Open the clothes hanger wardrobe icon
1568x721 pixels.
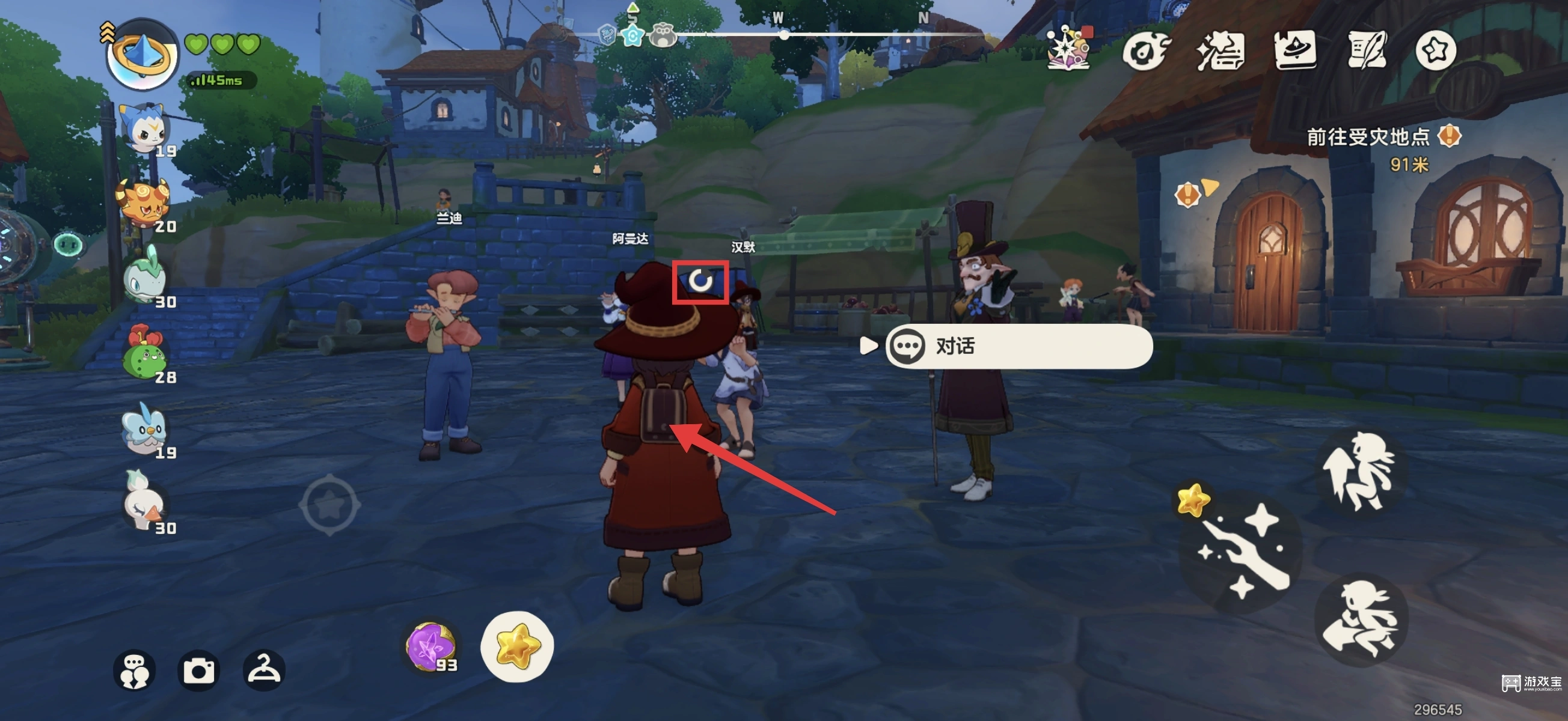click(x=263, y=671)
